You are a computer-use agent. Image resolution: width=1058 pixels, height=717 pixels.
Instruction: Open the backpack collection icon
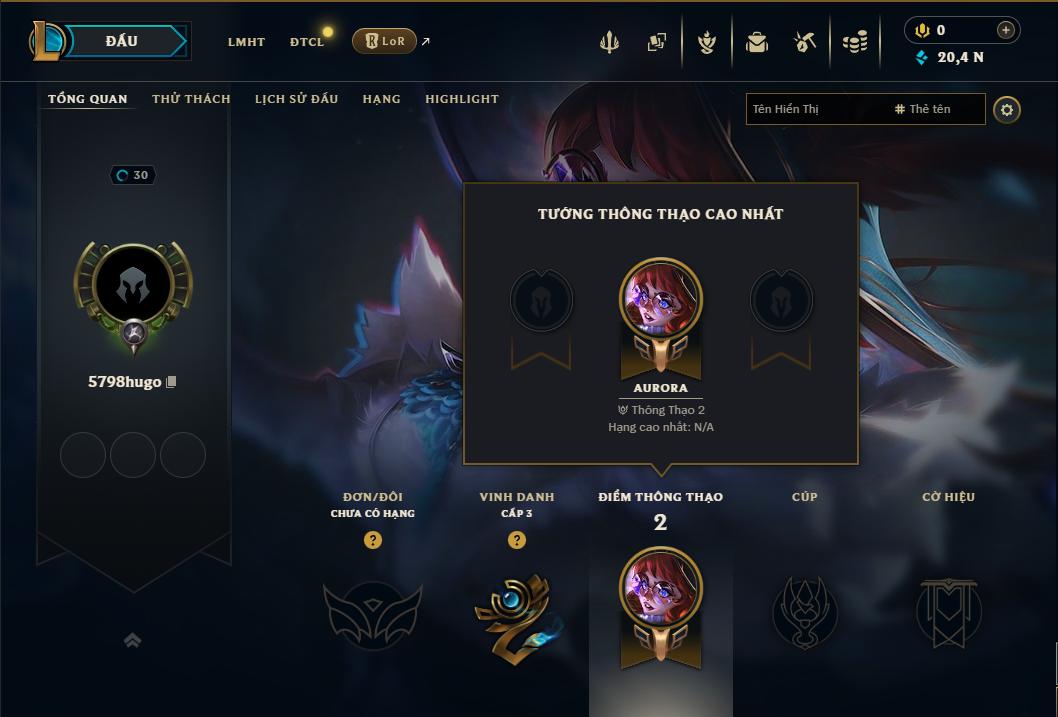[x=757, y=42]
